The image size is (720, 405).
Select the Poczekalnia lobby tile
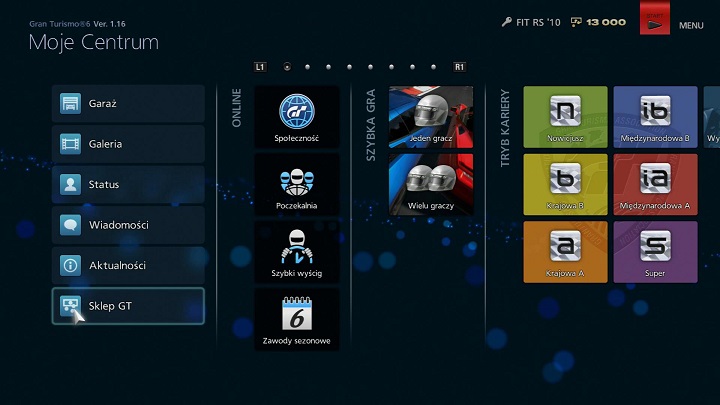click(297, 184)
